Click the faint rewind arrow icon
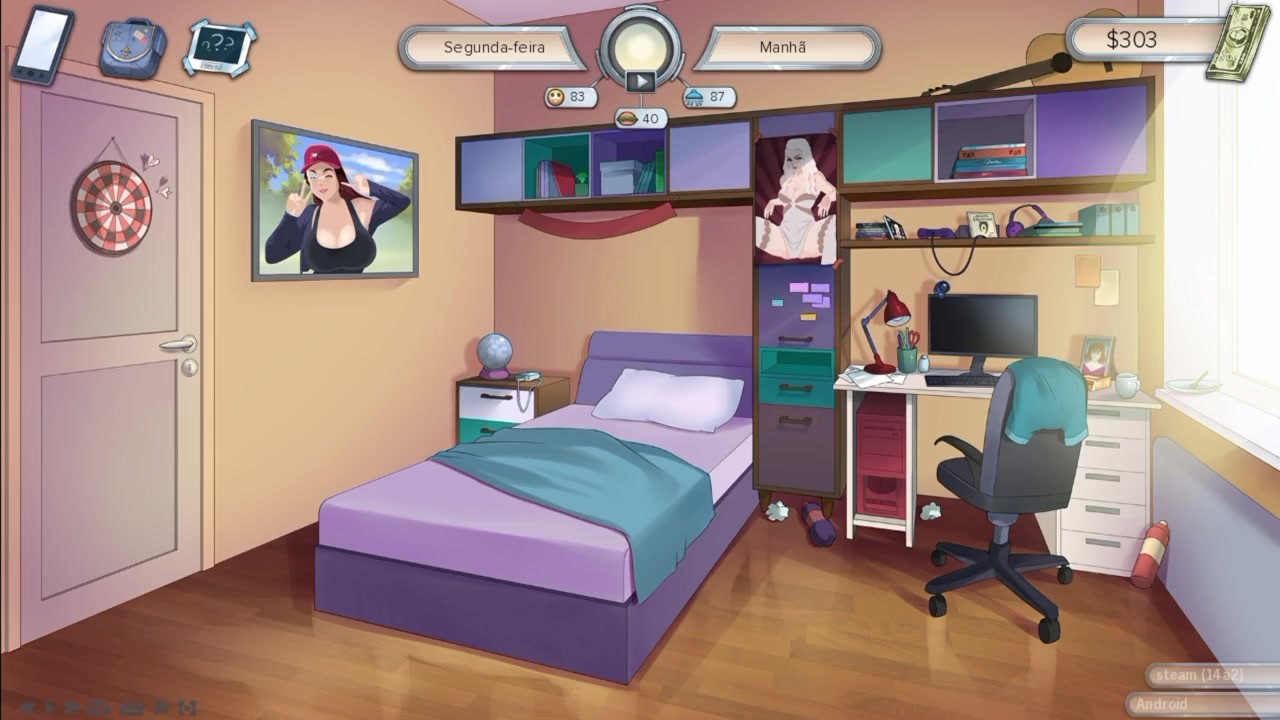 point(27,707)
